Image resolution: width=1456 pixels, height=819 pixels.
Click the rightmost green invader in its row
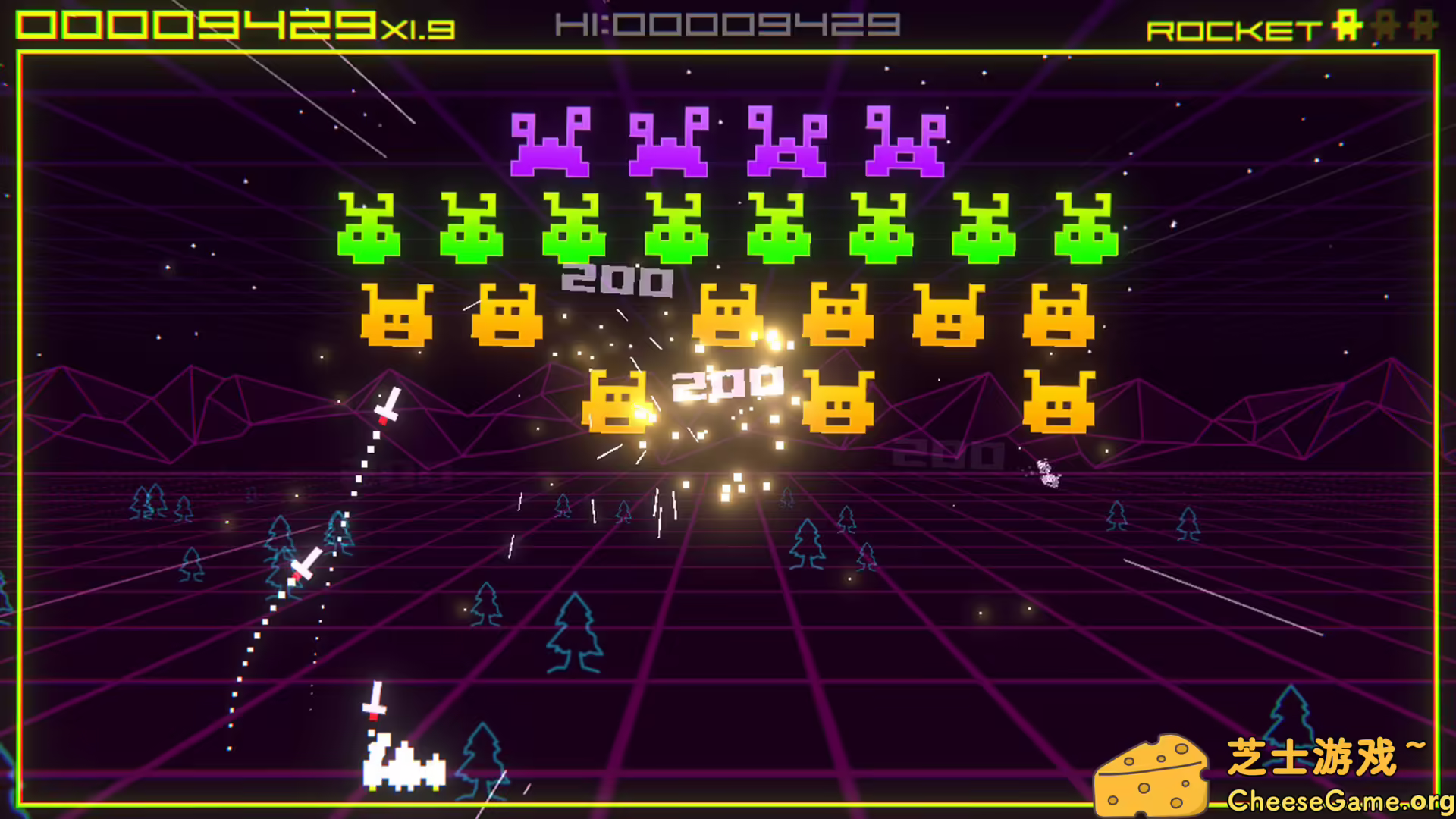(x=1088, y=227)
